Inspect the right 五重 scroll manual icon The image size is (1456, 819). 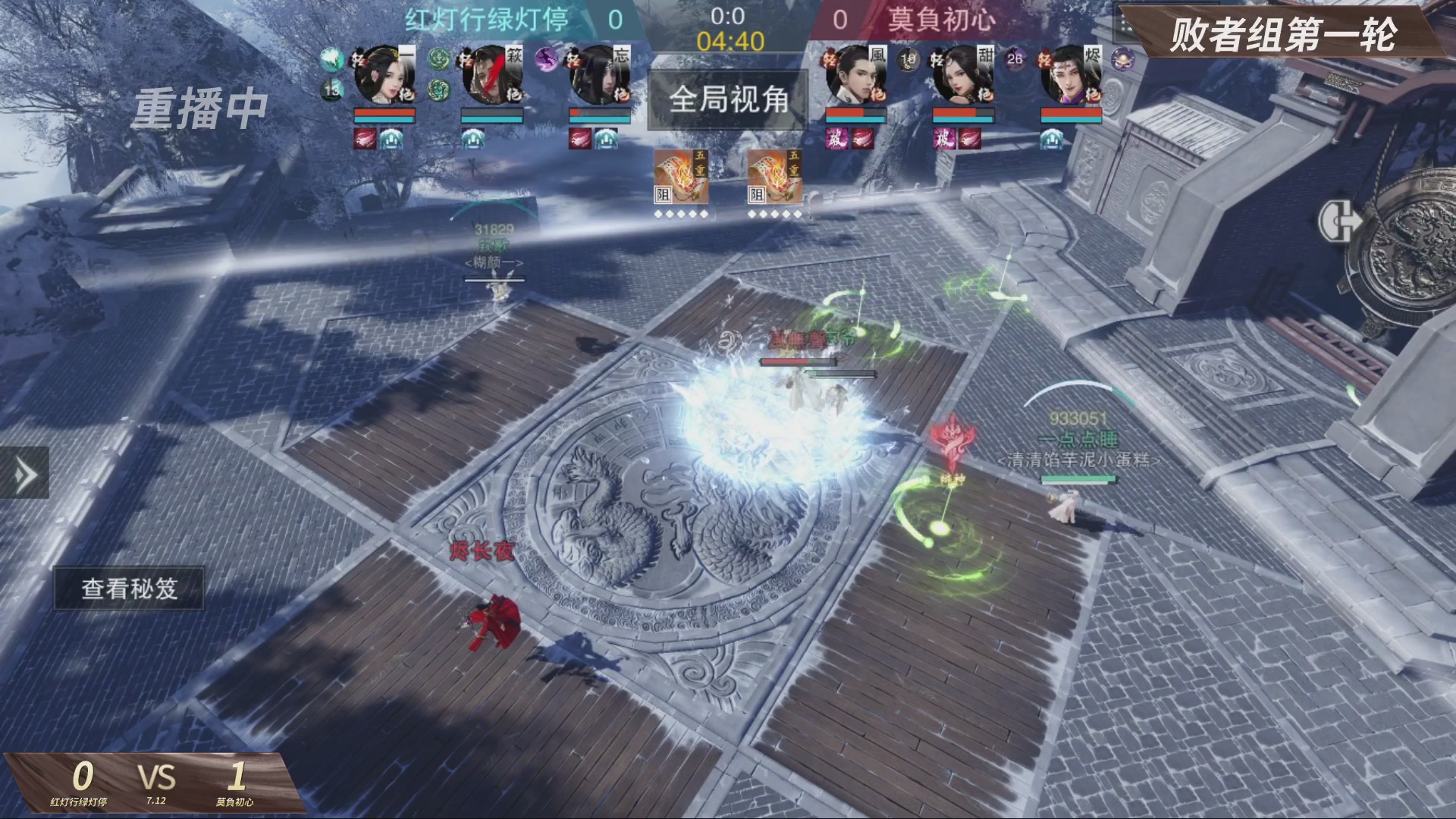[774, 177]
